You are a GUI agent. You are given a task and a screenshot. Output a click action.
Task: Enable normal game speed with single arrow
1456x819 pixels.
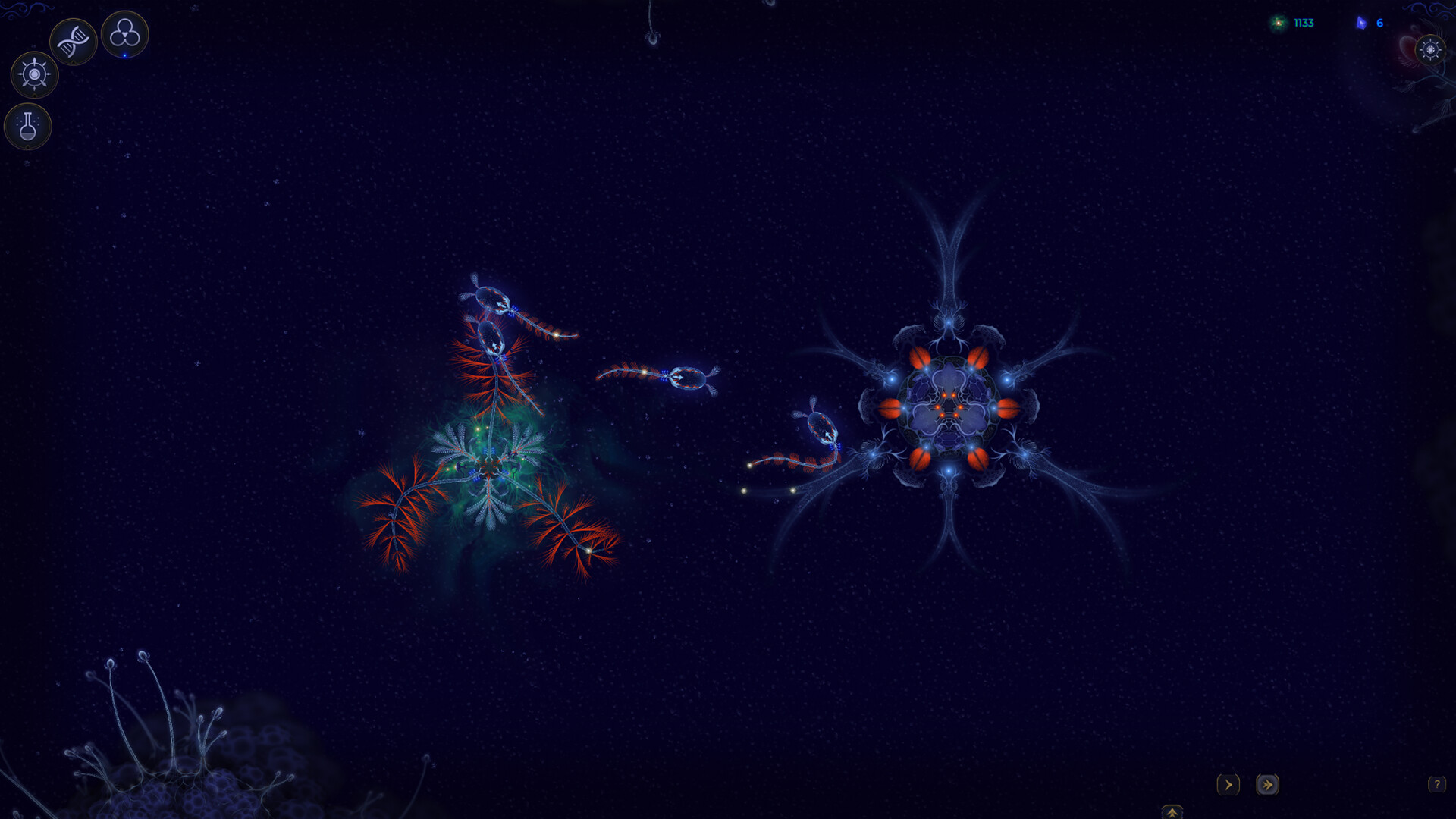pyautogui.click(x=1228, y=786)
